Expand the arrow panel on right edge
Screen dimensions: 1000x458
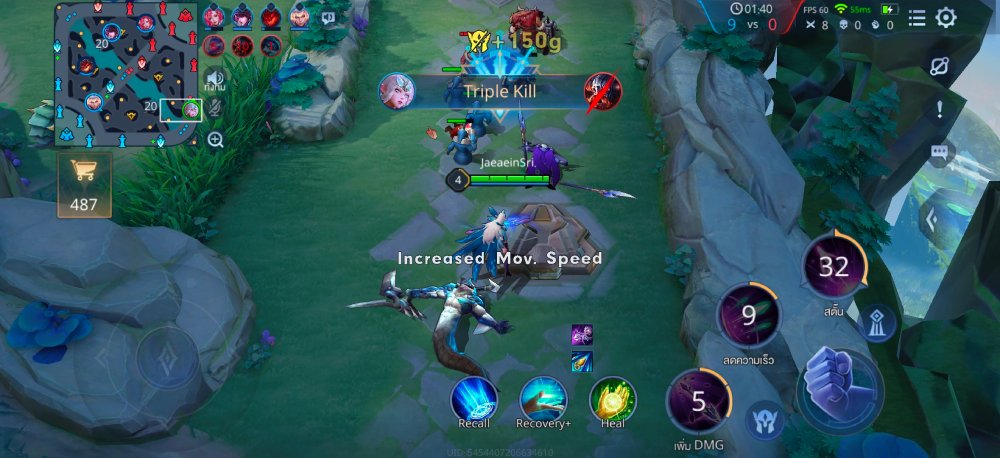point(930,220)
